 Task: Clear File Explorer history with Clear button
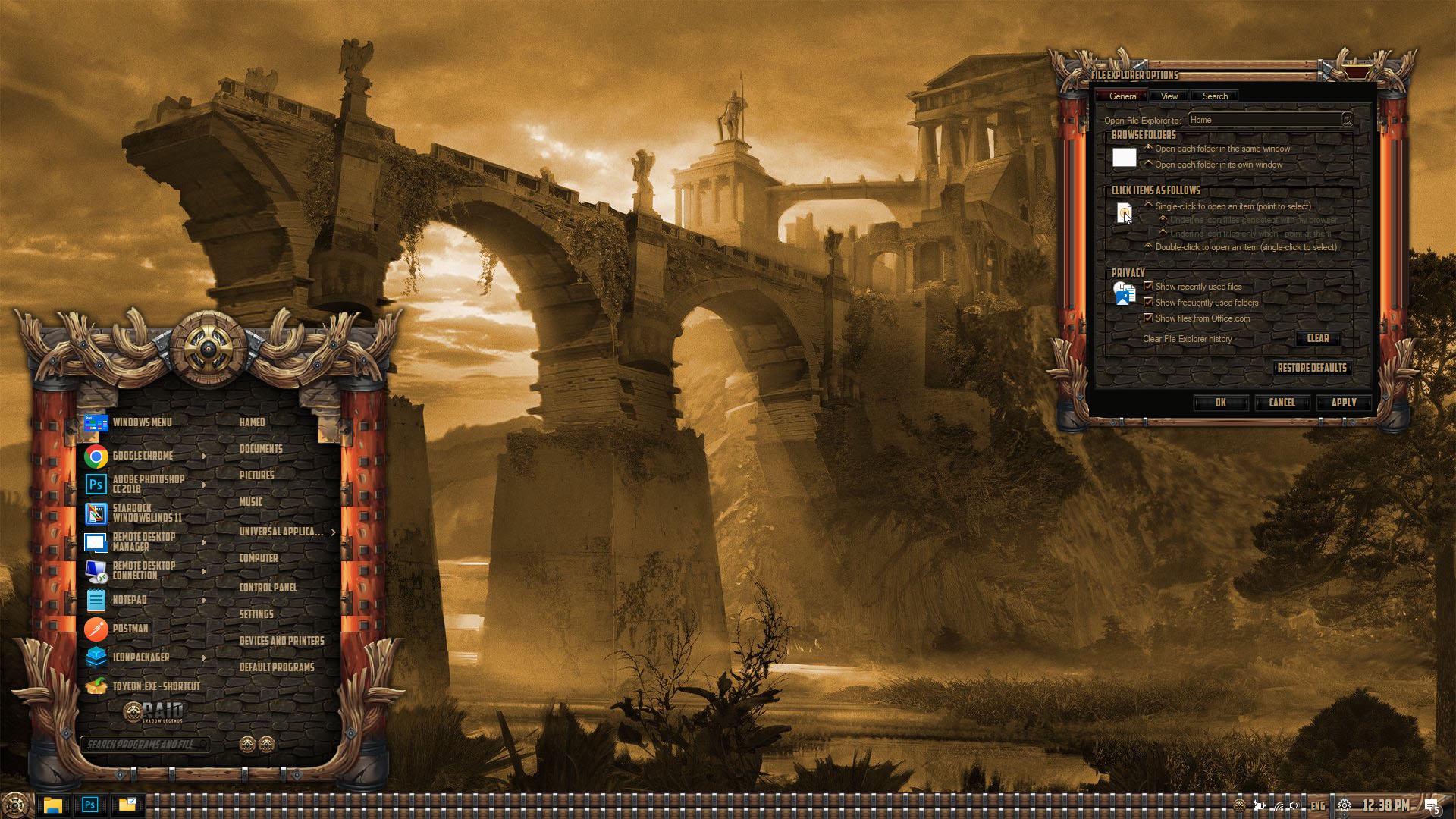[x=1317, y=338]
